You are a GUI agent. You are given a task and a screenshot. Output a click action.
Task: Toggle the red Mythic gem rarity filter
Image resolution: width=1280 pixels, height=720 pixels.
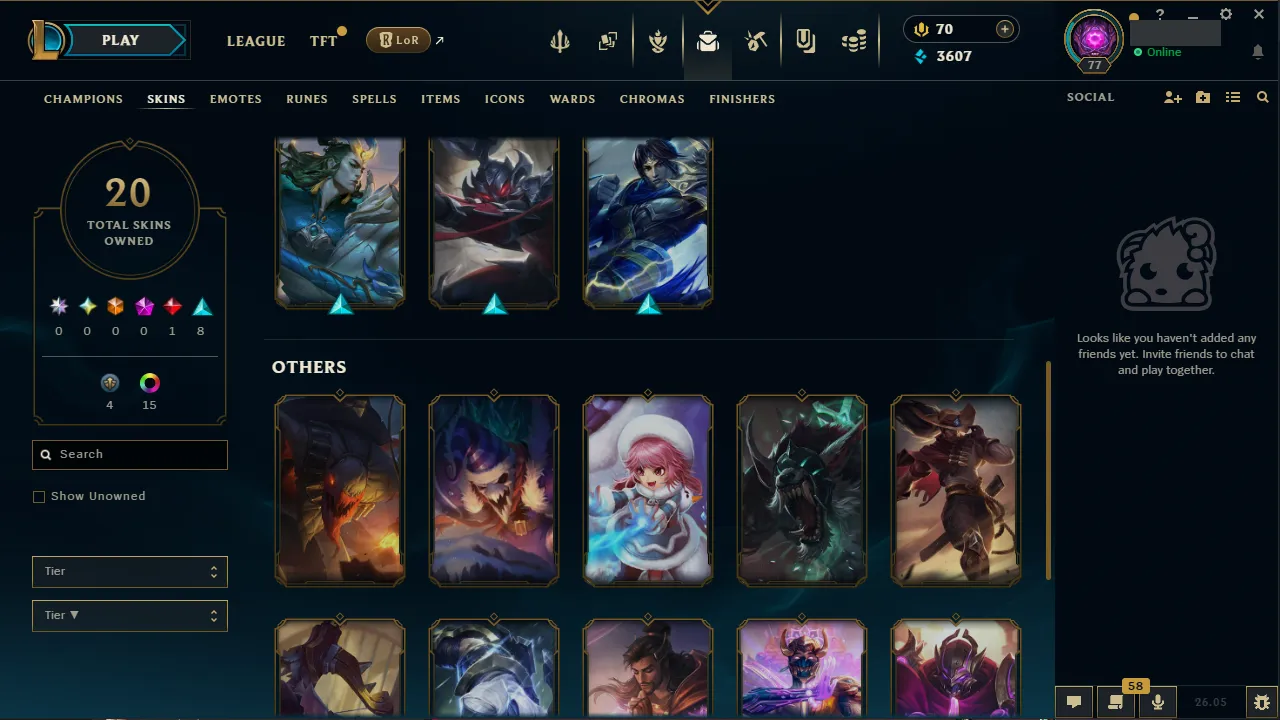[x=171, y=306]
